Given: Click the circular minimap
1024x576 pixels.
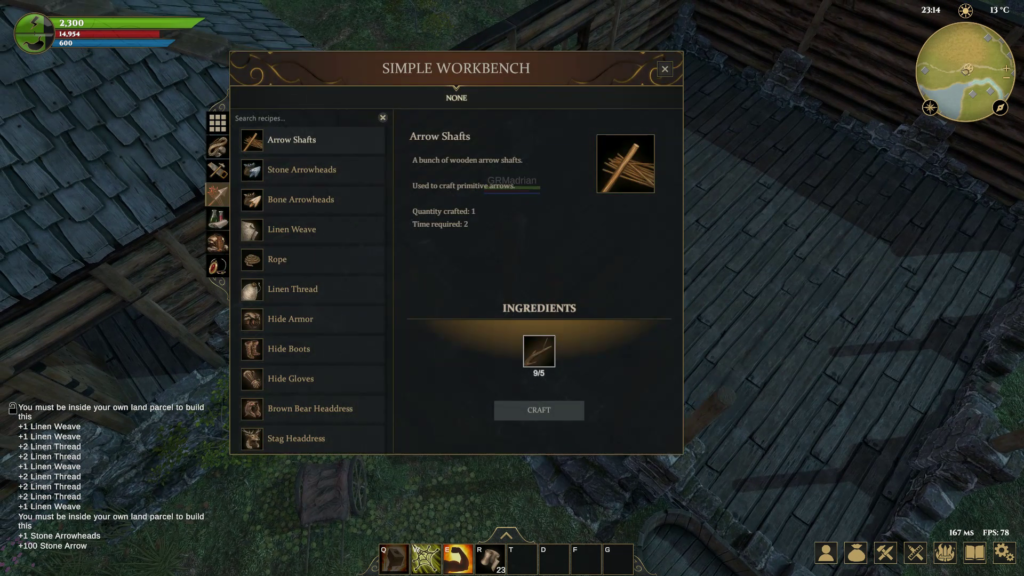Looking at the screenshot, I should [966, 70].
